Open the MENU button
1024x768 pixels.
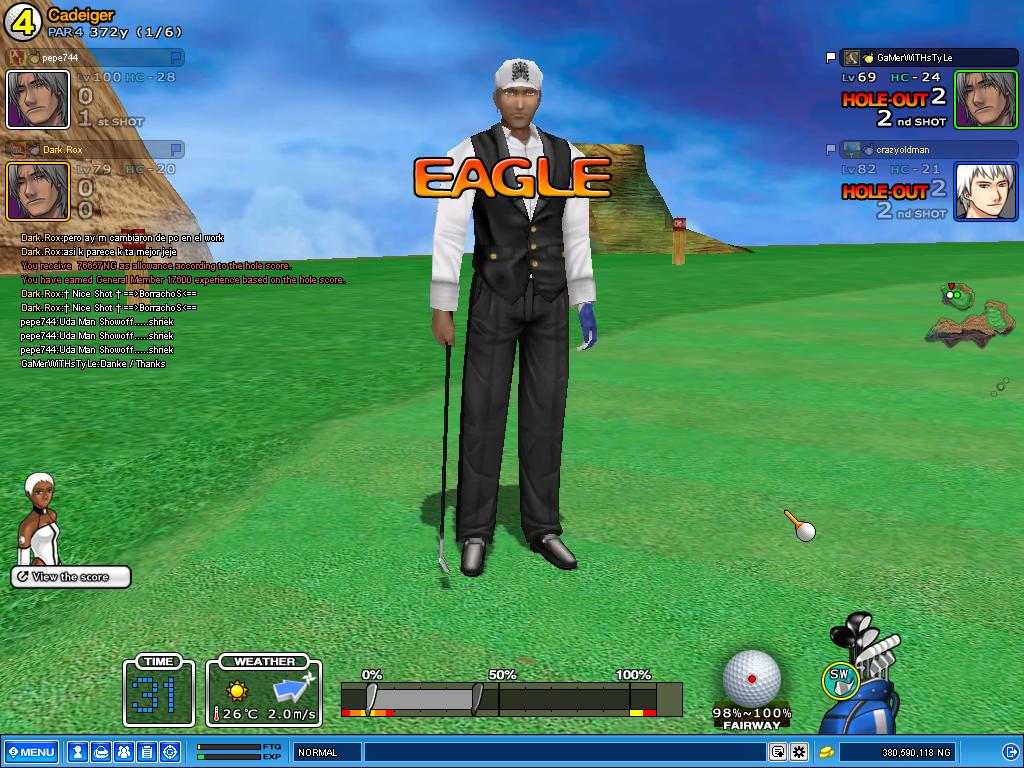[x=32, y=752]
